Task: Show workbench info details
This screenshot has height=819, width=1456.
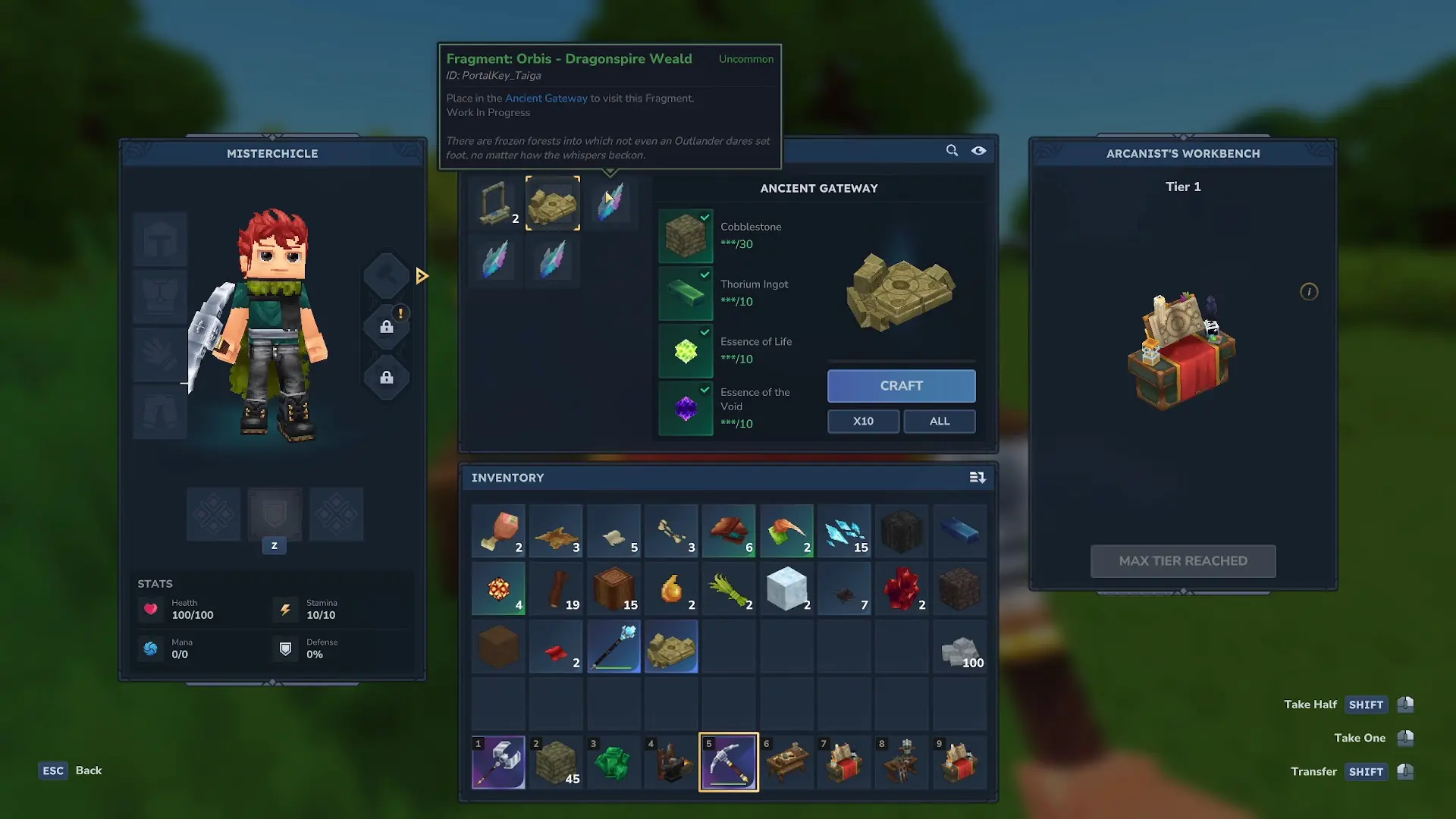Action: point(1309,292)
